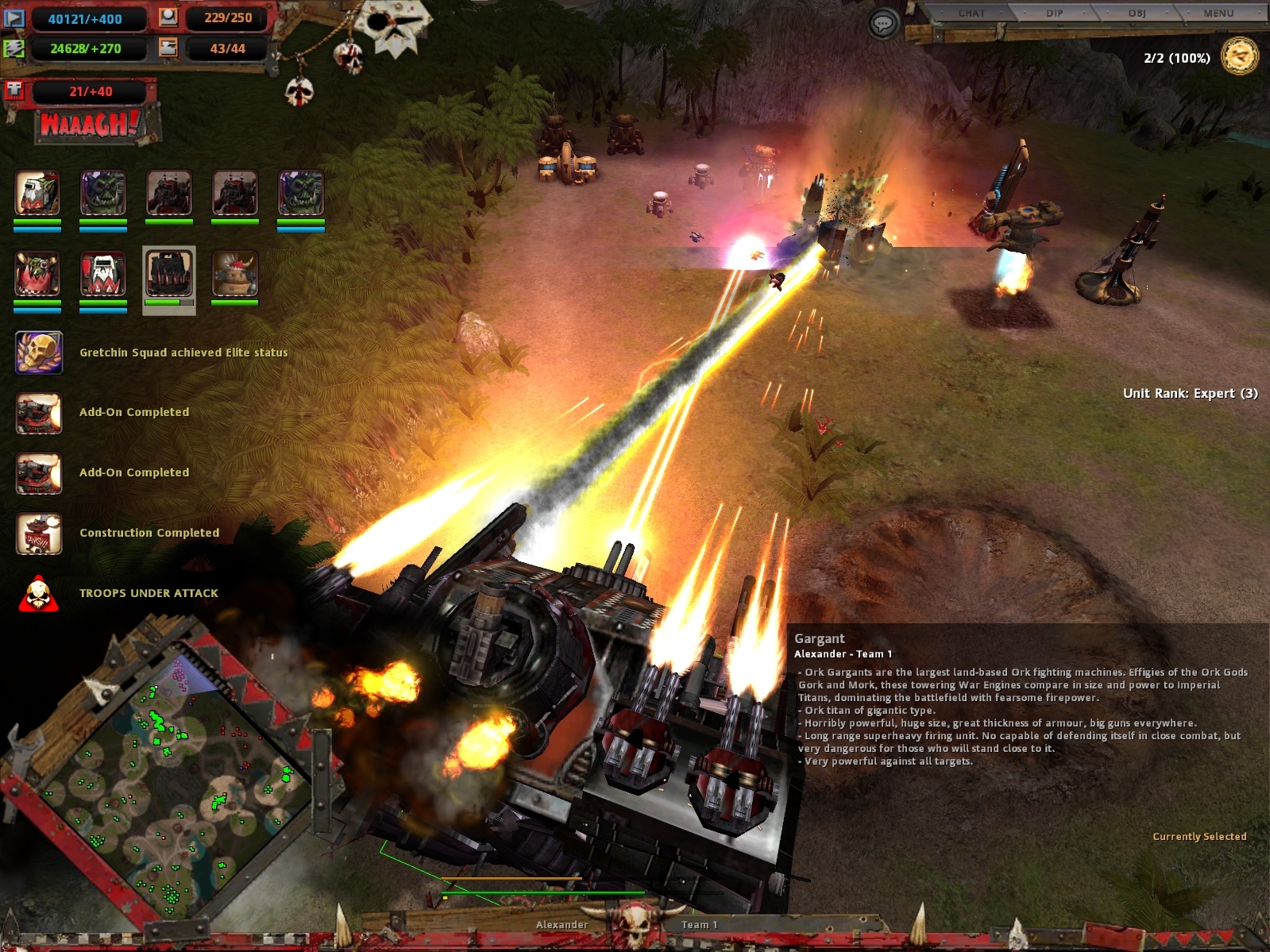Click the speech bubble chat icon

click(x=882, y=24)
